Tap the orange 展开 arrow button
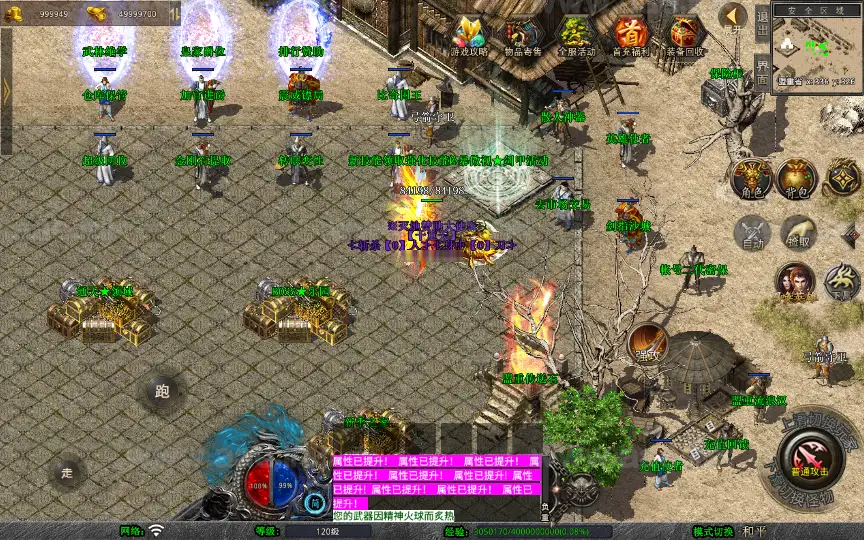The image size is (864, 540). (733, 16)
